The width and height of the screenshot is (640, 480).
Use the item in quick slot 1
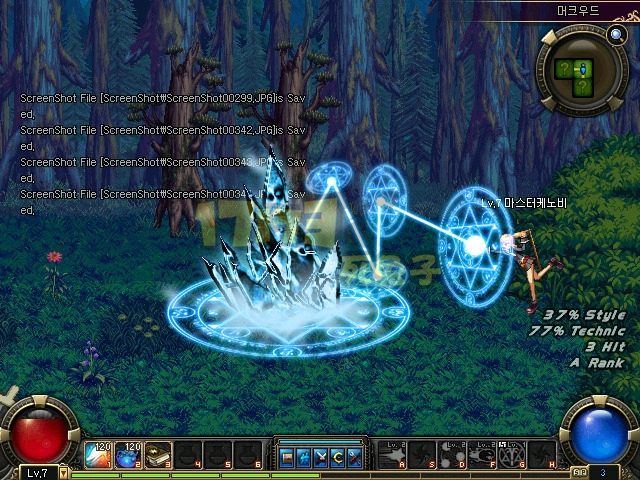98,455
